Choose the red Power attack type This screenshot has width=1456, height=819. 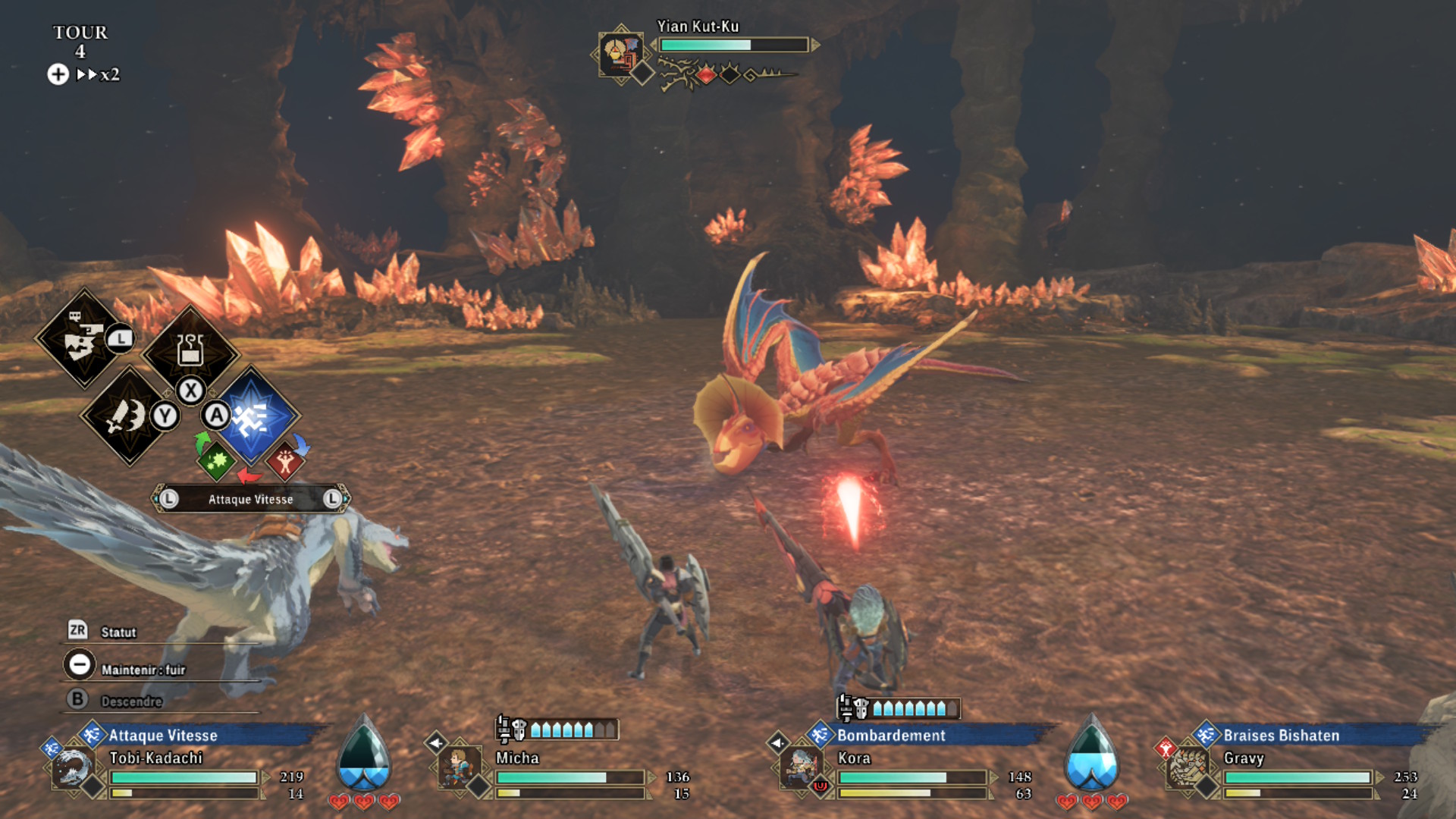click(x=285, y=460)
